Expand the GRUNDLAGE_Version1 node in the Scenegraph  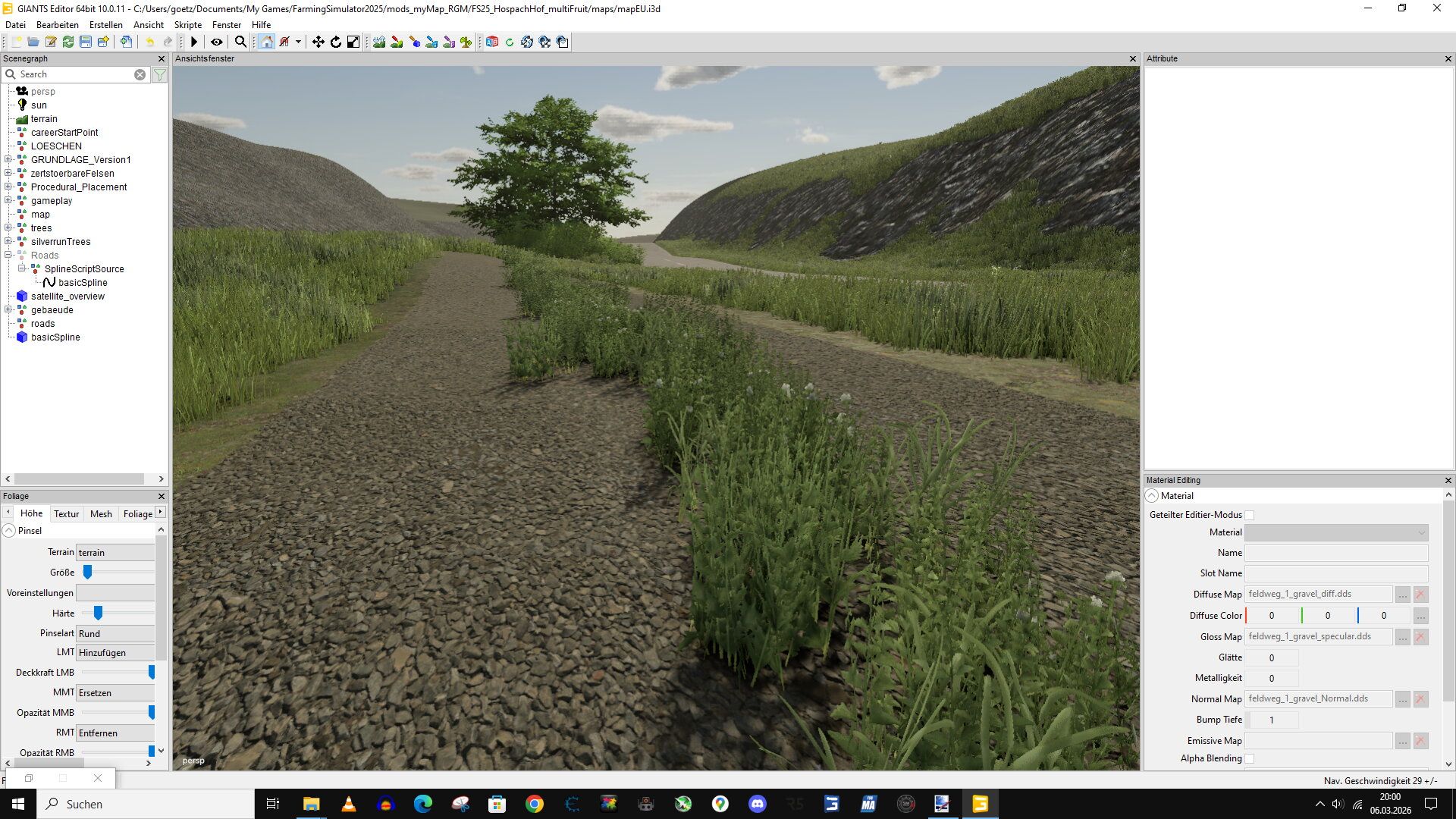pos(8,160)
